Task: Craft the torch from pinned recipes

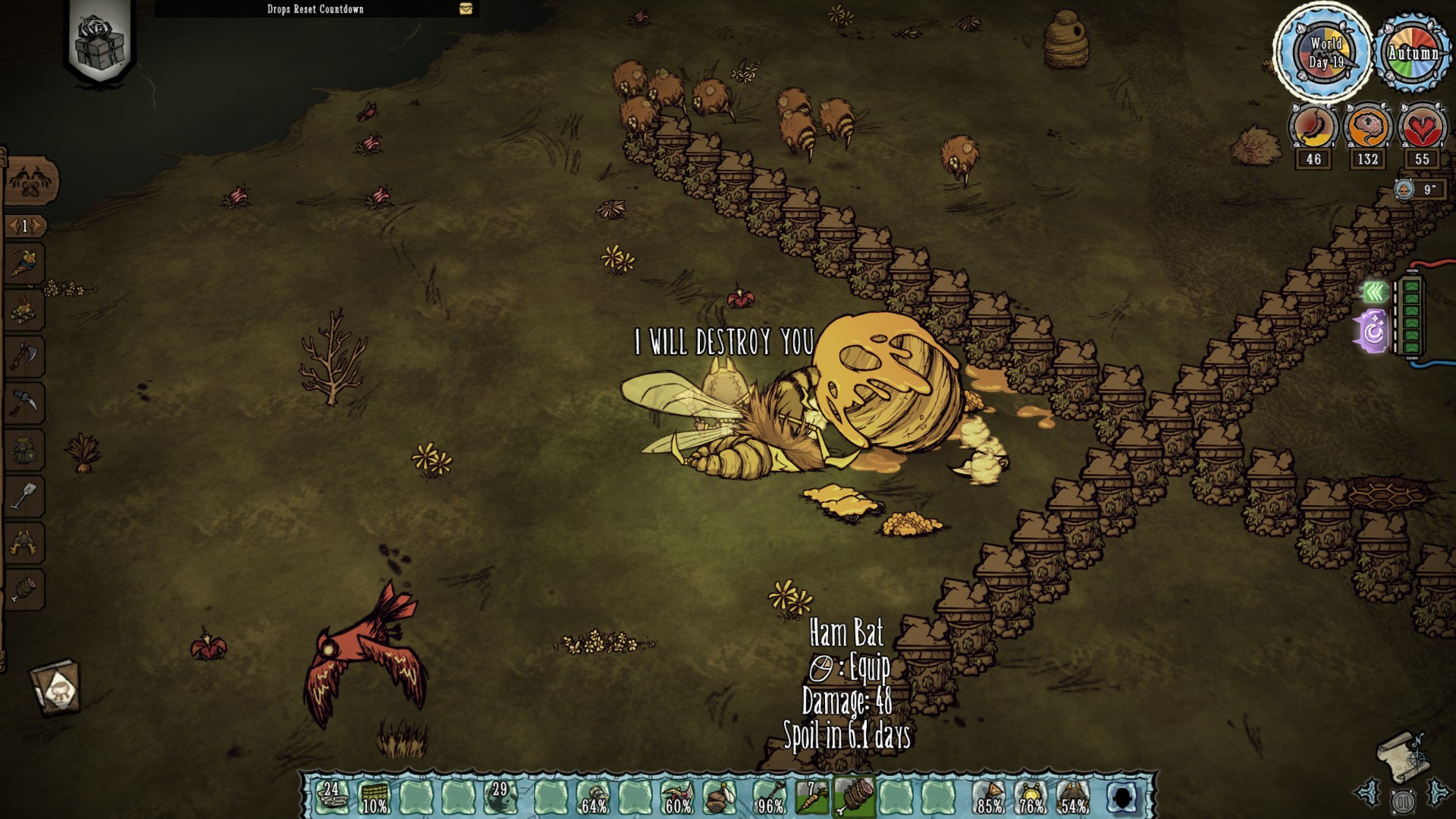Action: pyautogui.click(x=24, y=265)
